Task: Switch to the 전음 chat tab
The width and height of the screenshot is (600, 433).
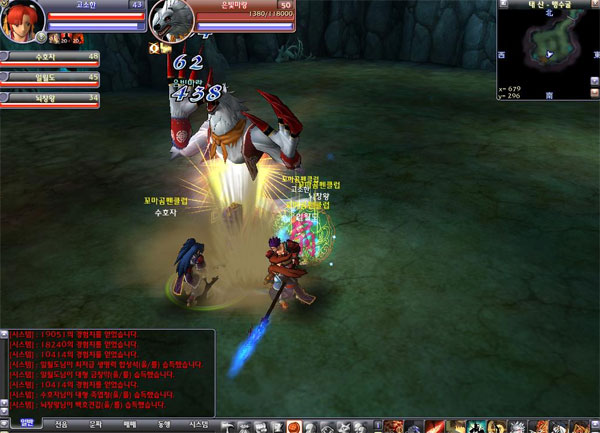Action: pyautogui.click(x=62, y=425)
